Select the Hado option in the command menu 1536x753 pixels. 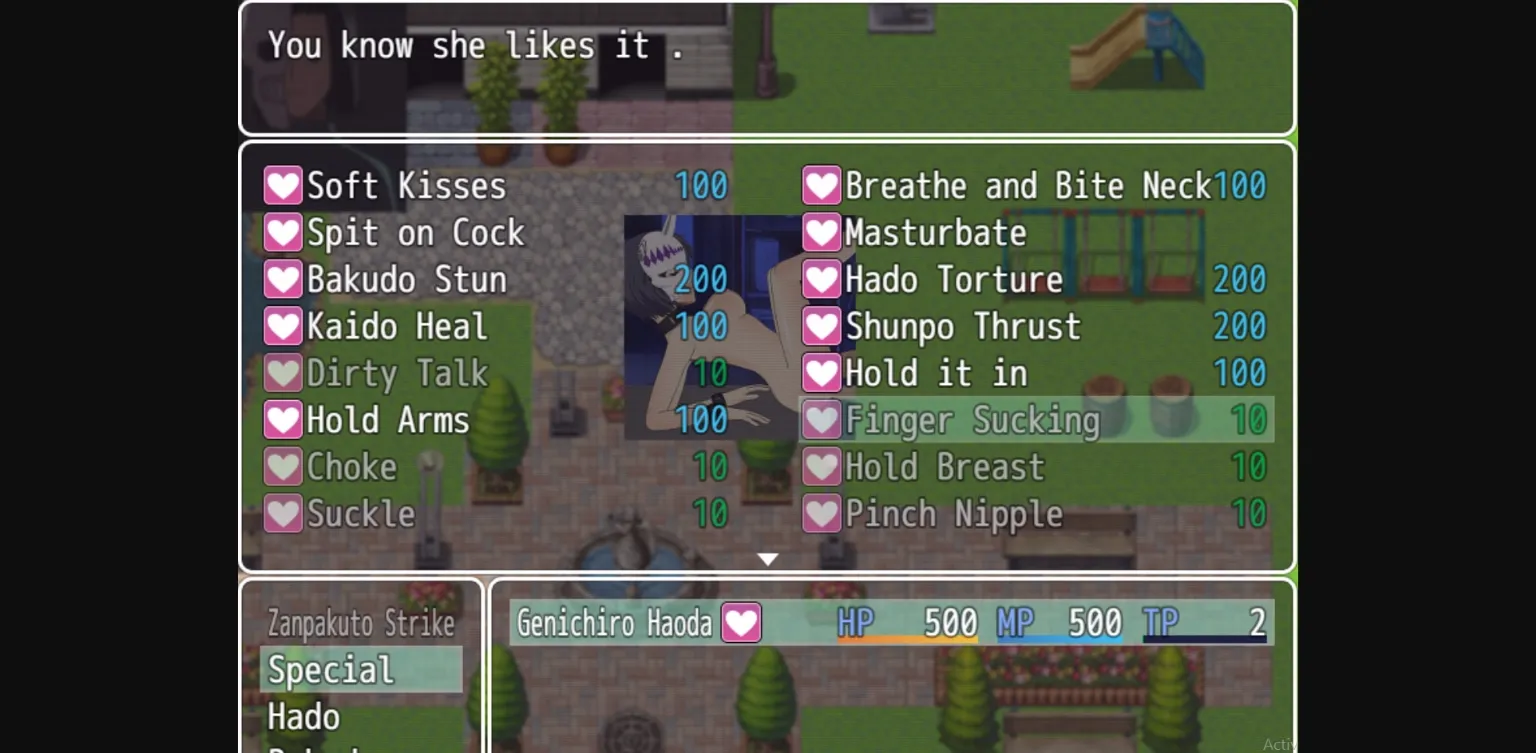(x=305, y=717)
